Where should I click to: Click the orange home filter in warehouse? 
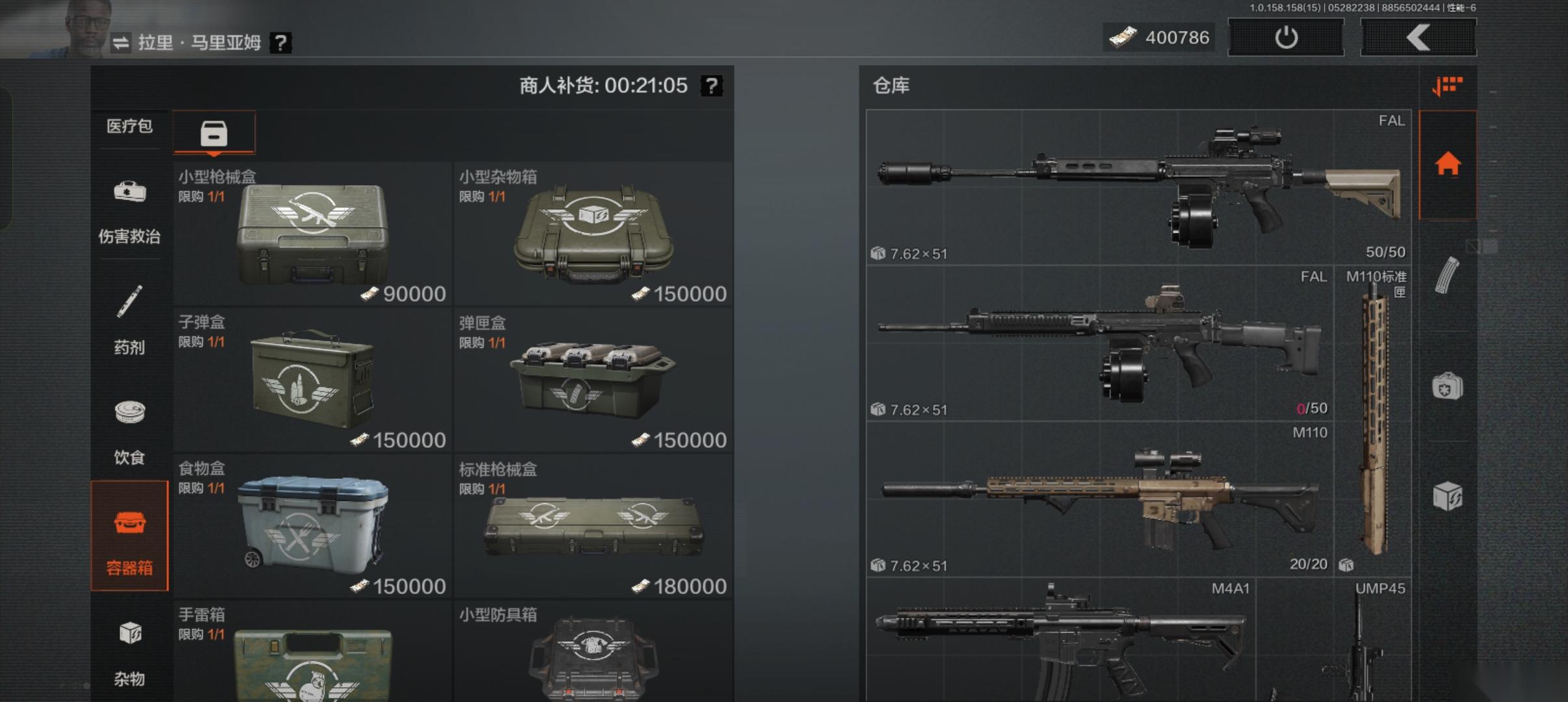(x=1448, y=164)
